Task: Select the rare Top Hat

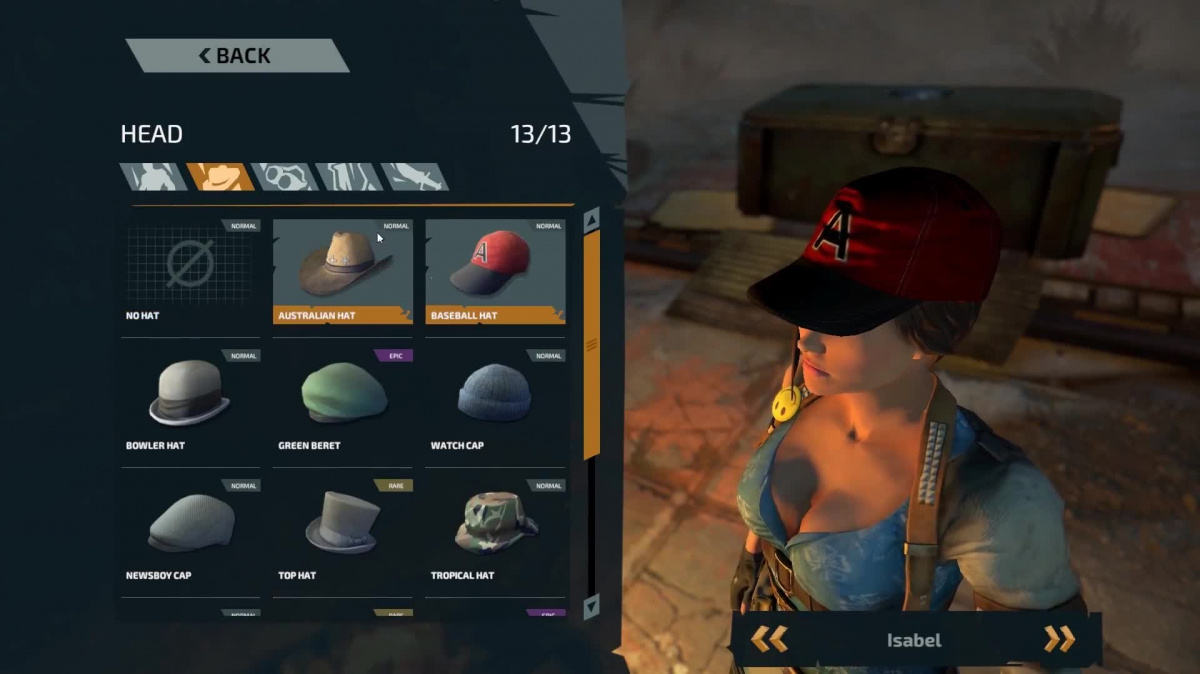Action: coord(343,530)
